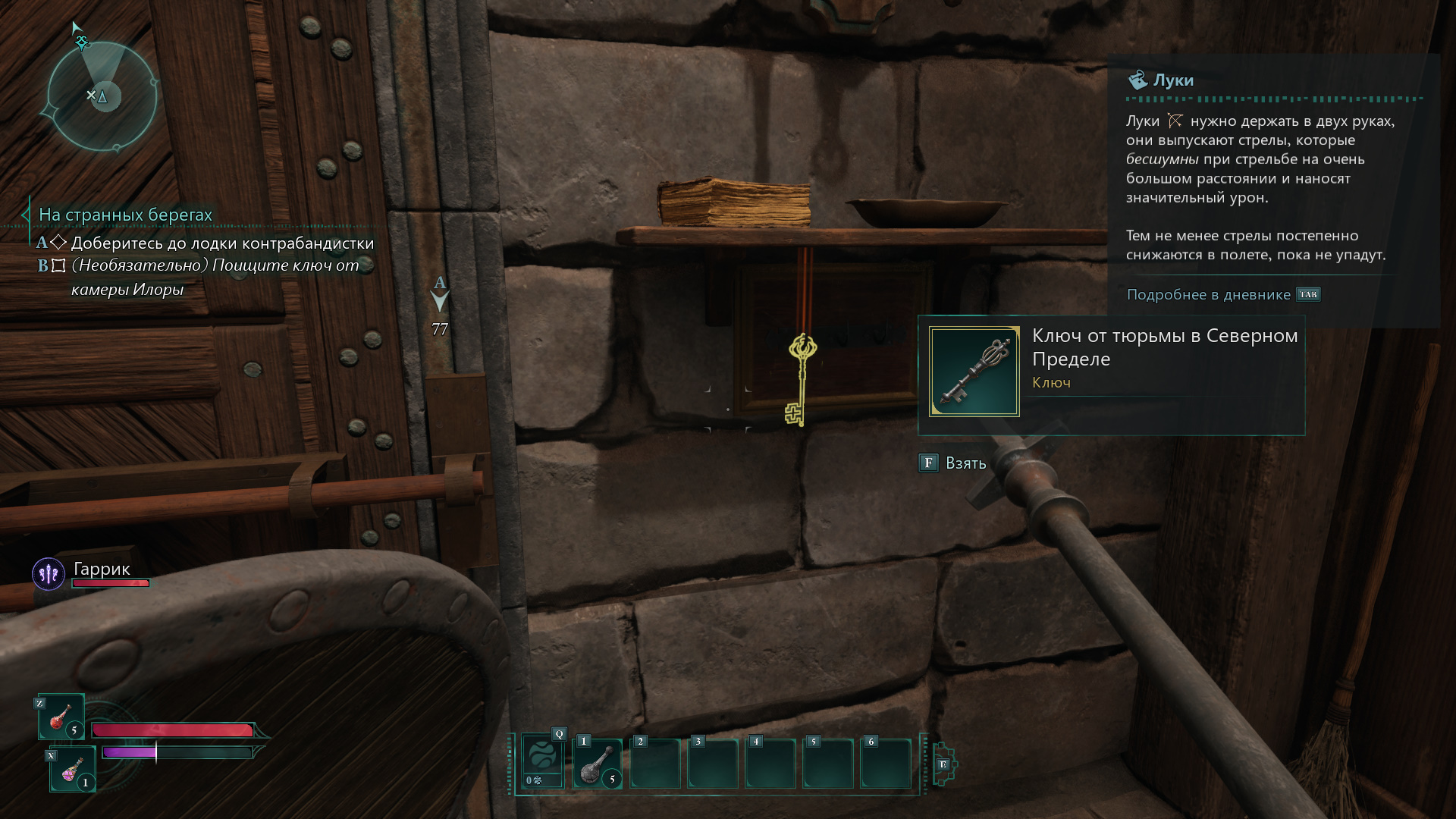Image resolution: width=1456 pixels, height=819 pixels.
Task: Select the "На странных берегах" quest tracker title
Action: click(x=125, y=215)
